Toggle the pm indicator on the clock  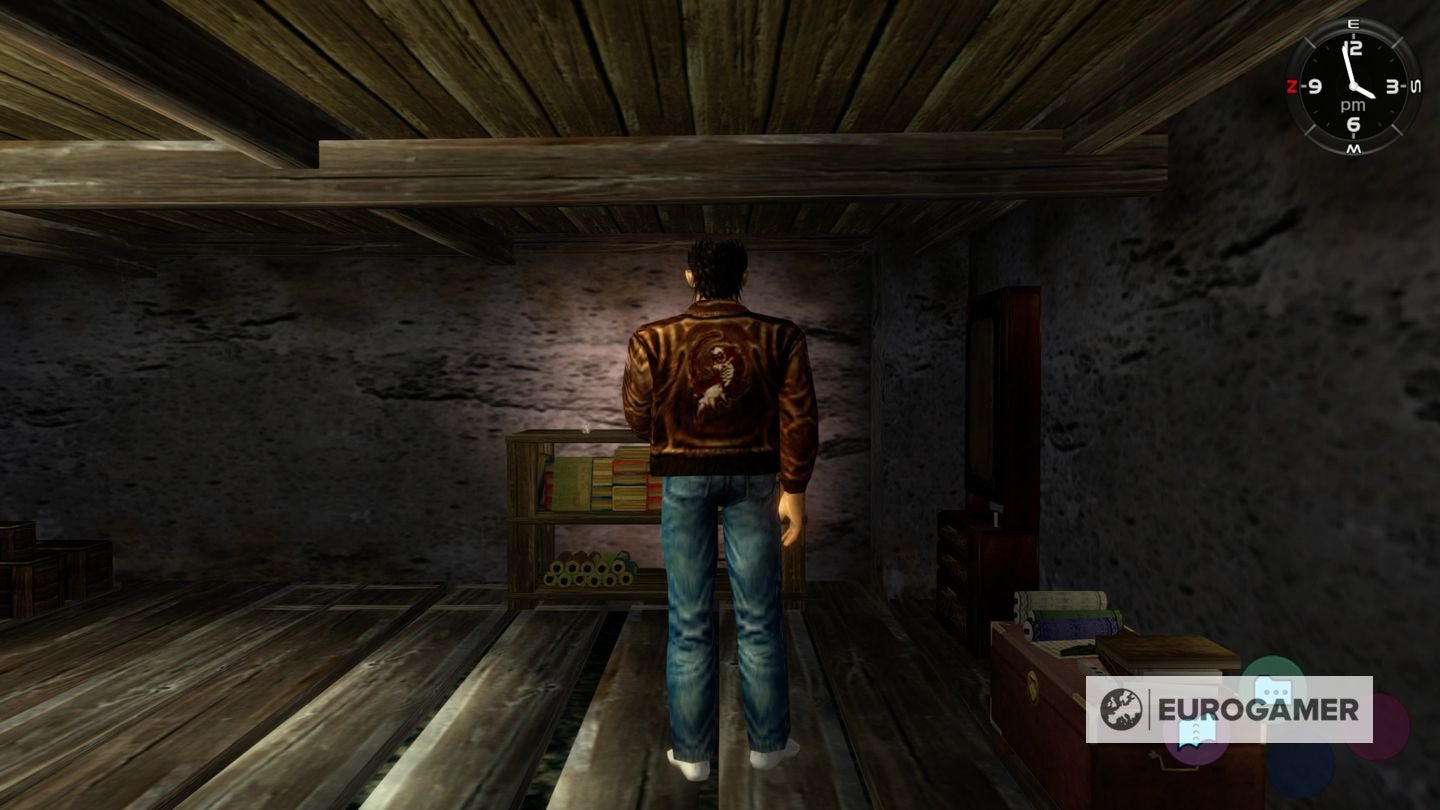[x=1353, y=104]
